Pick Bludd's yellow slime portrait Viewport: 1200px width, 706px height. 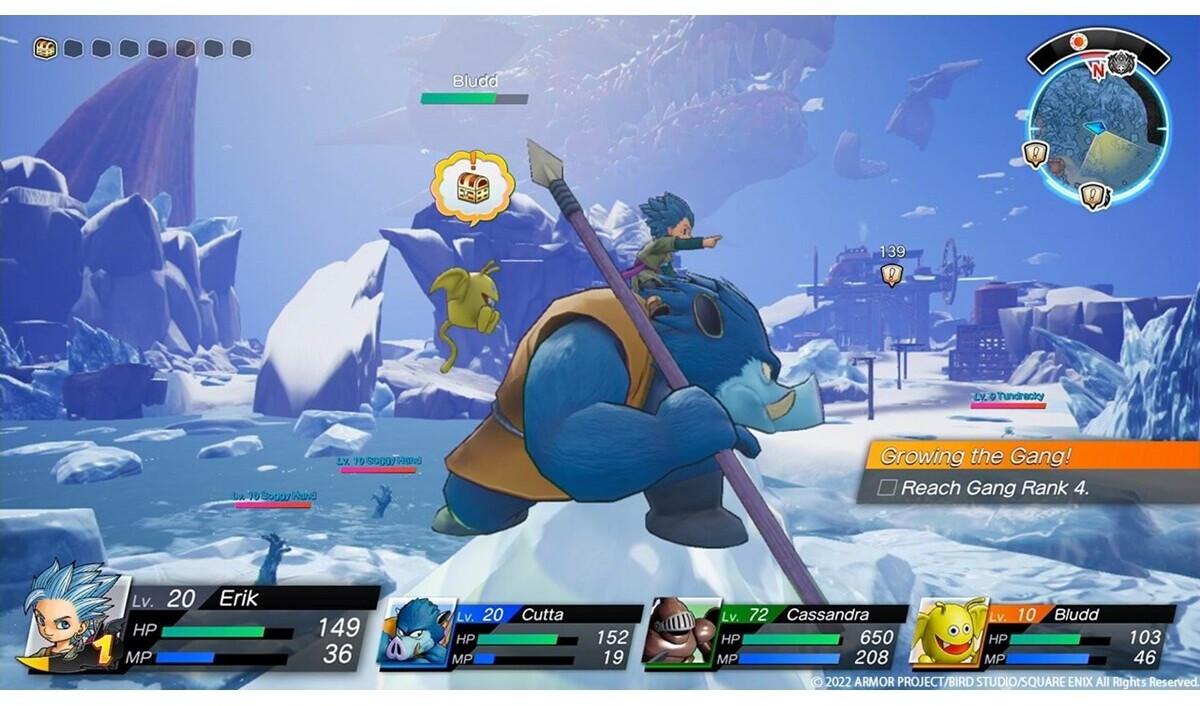pos(948,632)
